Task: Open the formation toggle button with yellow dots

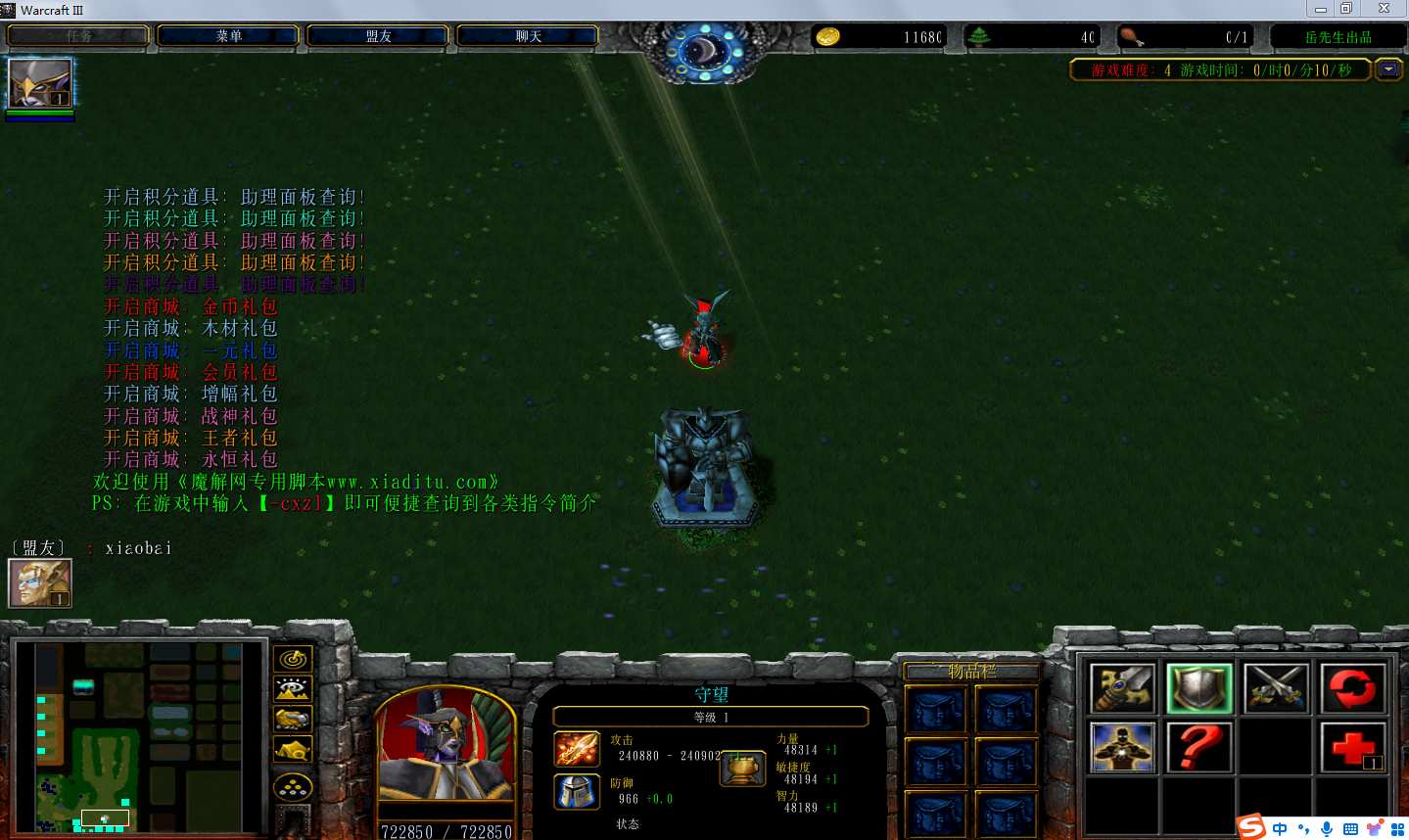Action: pyautogui.click(x=293, y=786)
